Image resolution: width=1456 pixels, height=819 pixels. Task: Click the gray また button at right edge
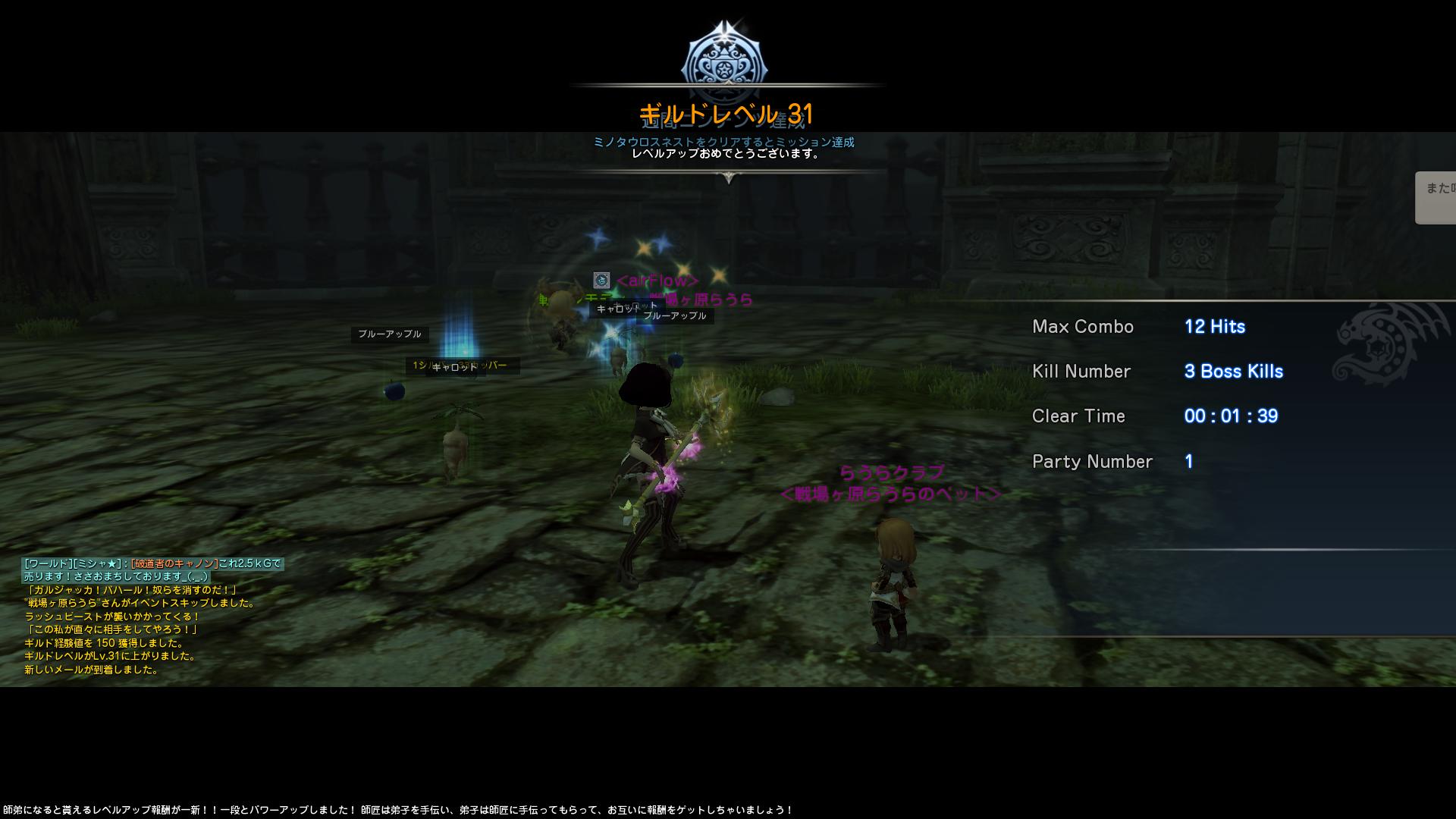1436,197
